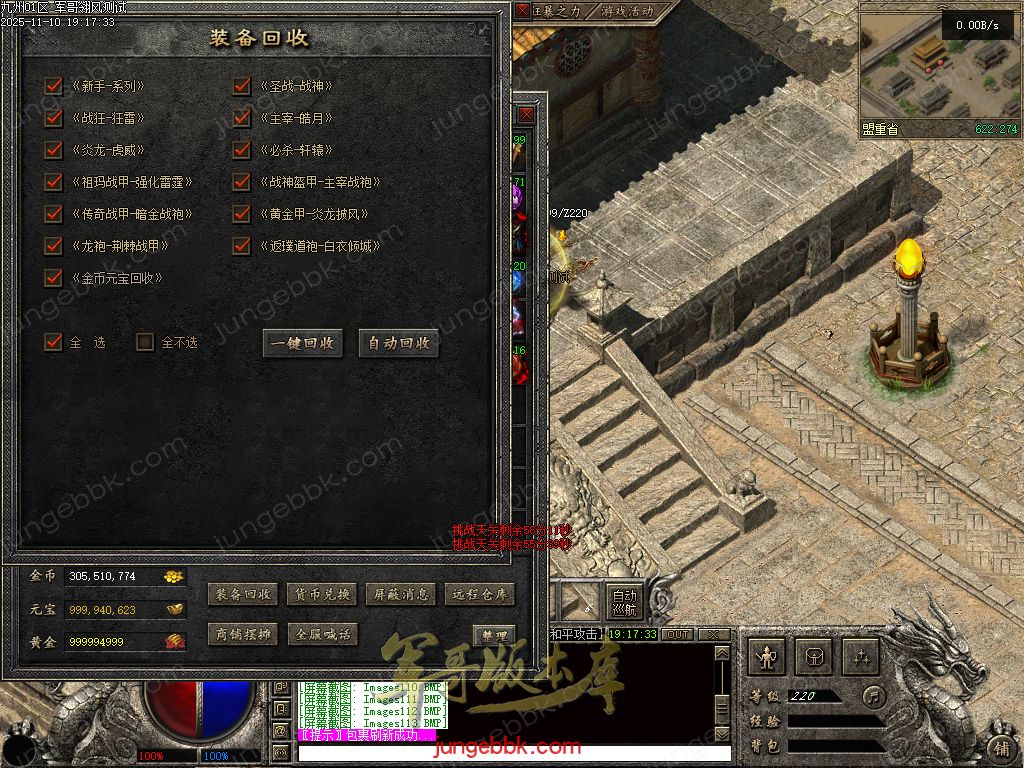1024x768 pixels.
Task: Click the 屏蔽消息 block messages button
Action: tap(400, 594)
